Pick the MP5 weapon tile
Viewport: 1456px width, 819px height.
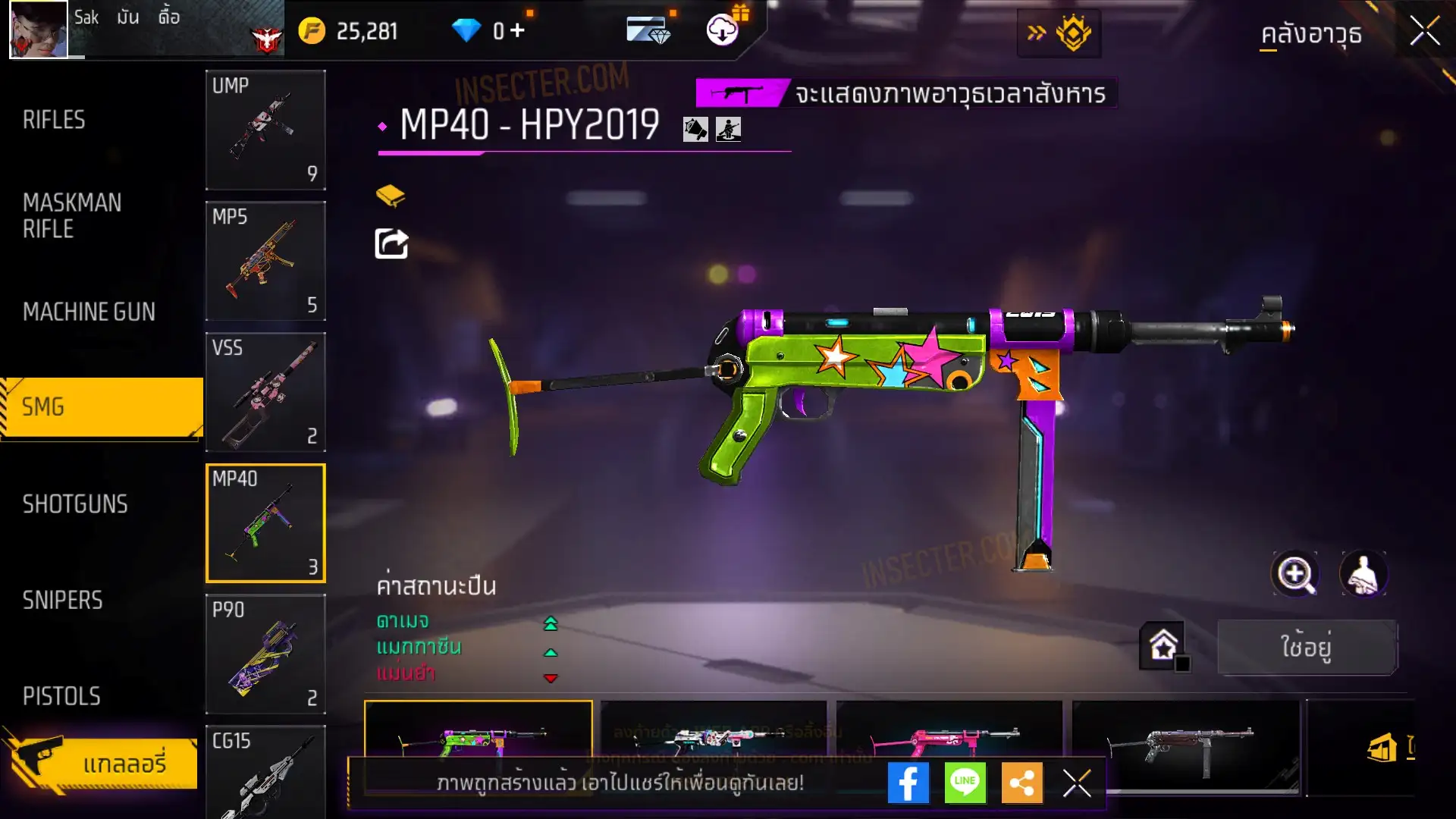click(x=265, y=261)
